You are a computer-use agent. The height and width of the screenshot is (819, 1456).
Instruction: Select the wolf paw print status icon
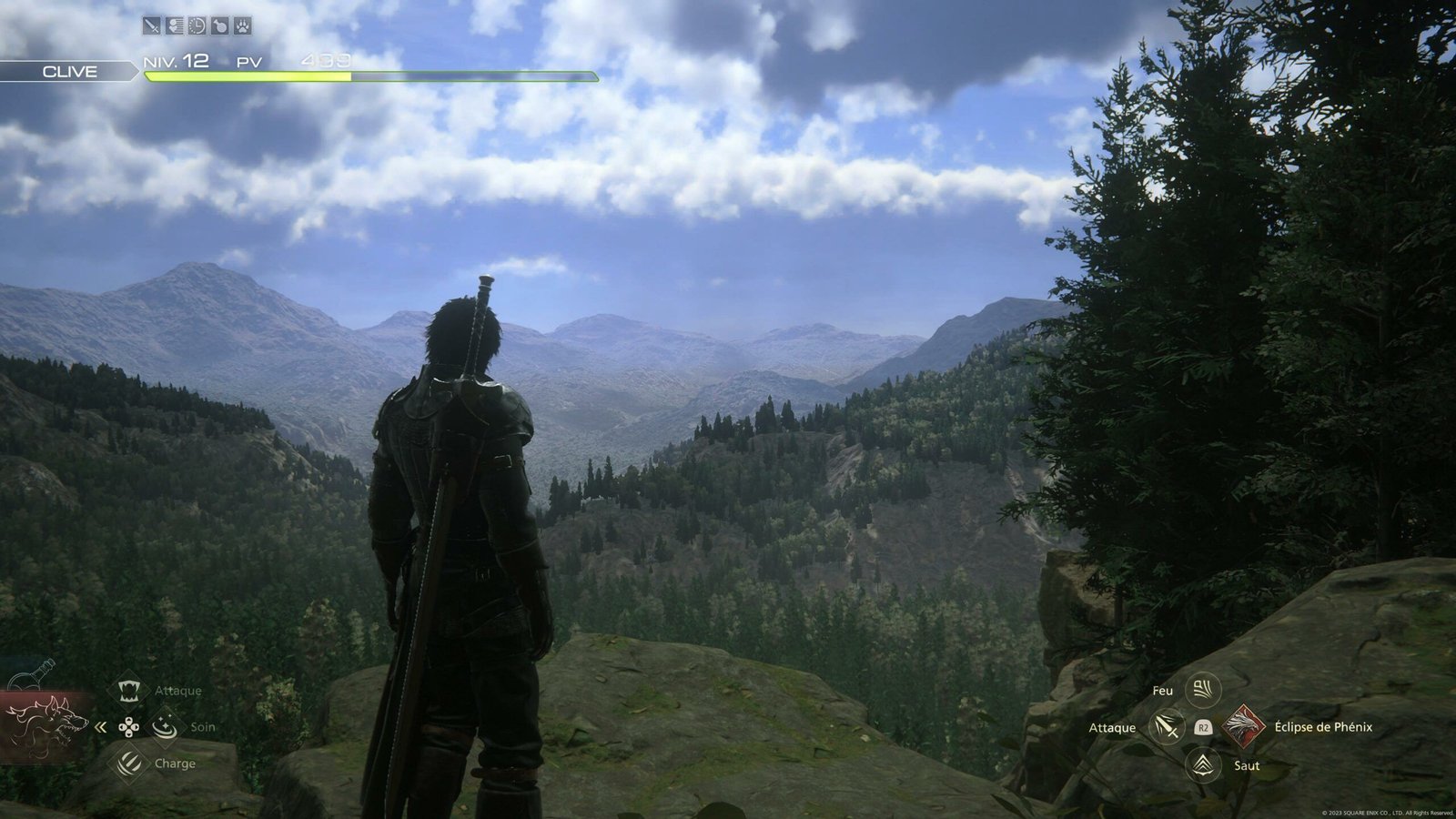[242, 26]
